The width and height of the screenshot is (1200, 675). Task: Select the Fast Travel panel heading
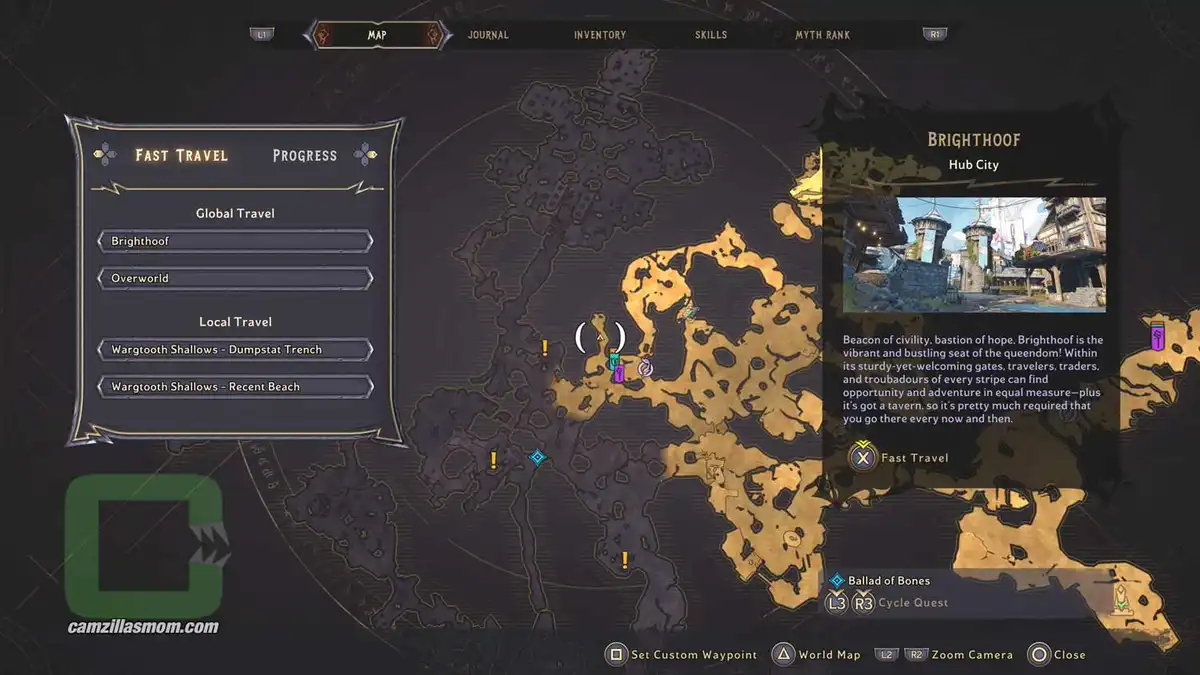[x=182, y=156]
